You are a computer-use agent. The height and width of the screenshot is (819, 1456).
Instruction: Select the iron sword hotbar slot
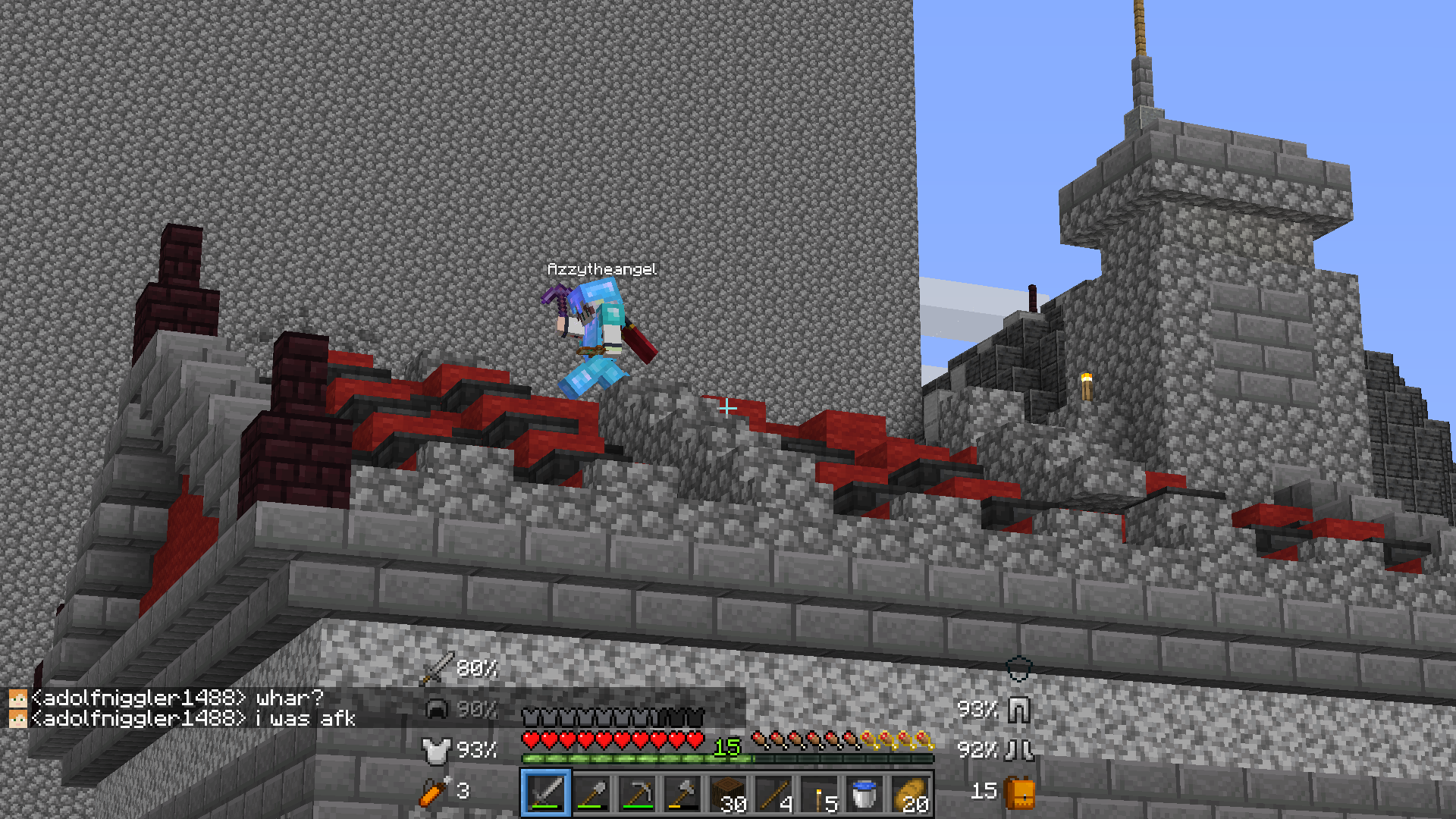click(x=546, y=794)
